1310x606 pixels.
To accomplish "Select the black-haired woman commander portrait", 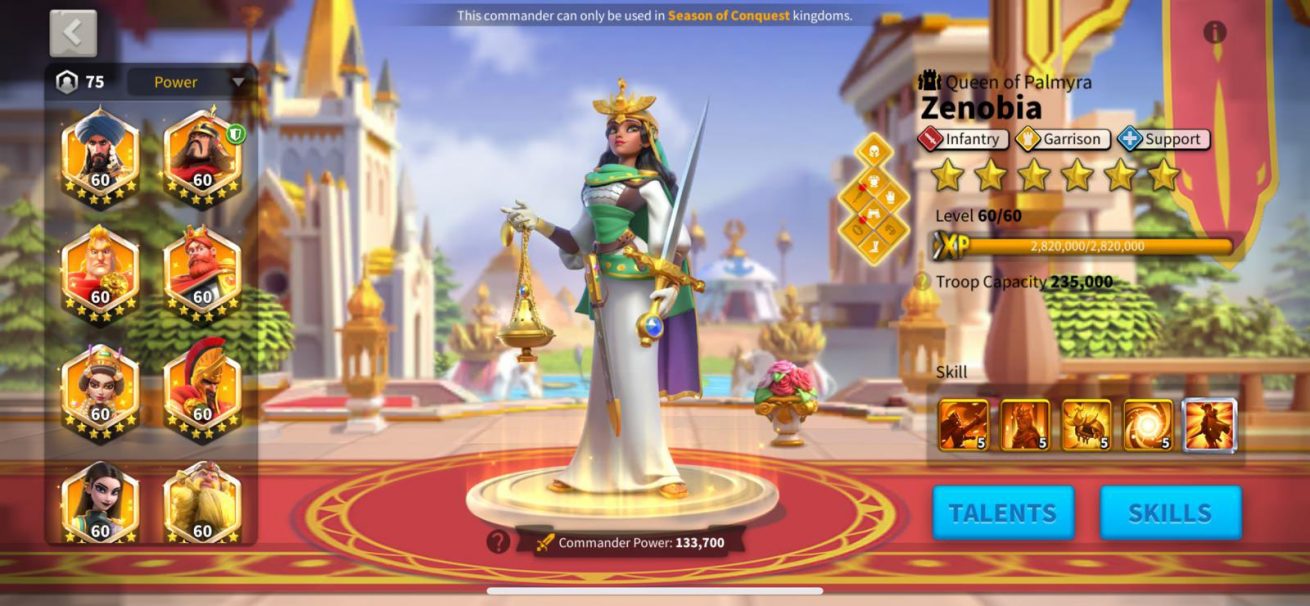I will [x=100, y=502].
